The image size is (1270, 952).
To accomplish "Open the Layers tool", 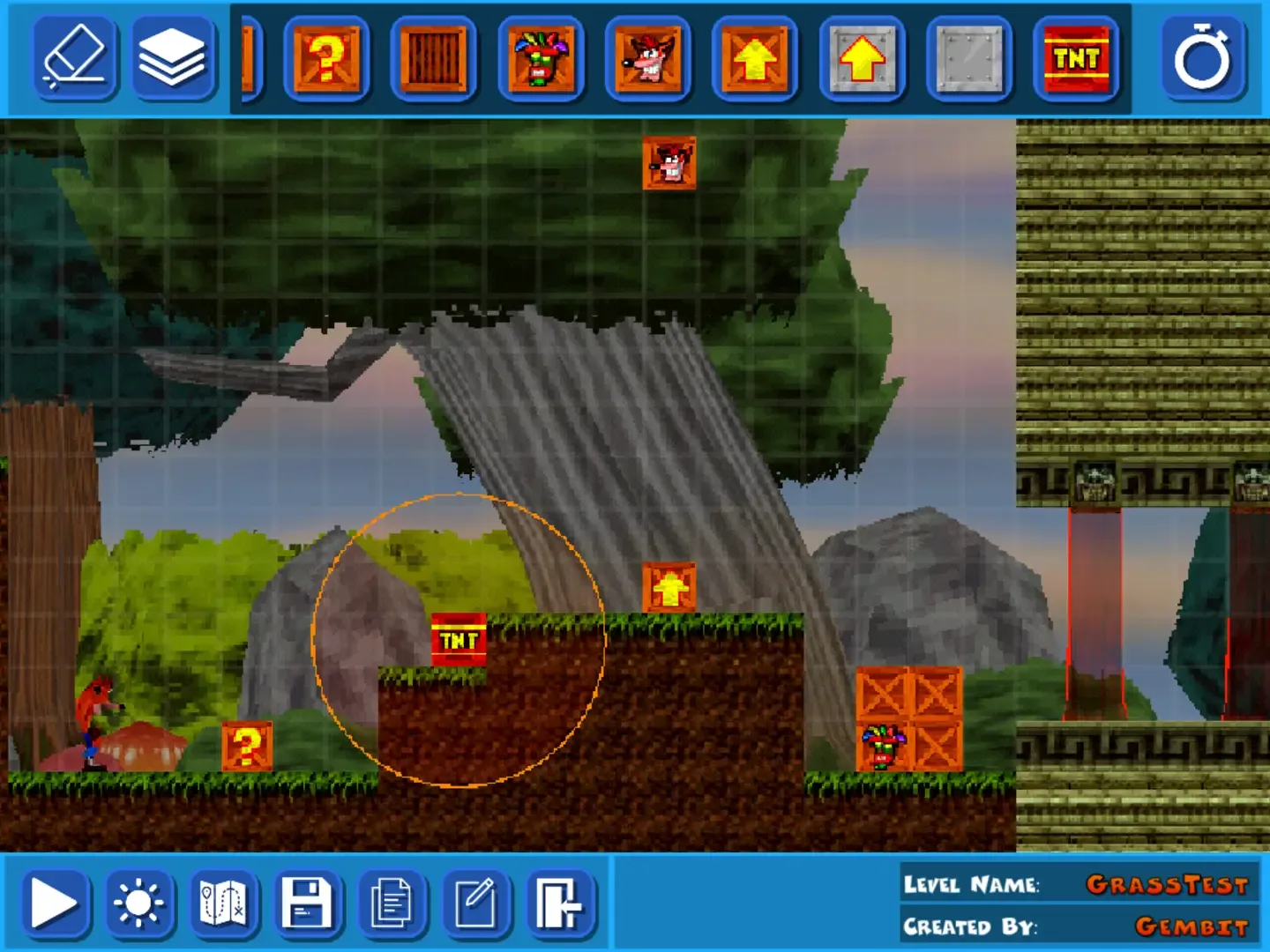I will pyautogui.click(x=176, y=62).
